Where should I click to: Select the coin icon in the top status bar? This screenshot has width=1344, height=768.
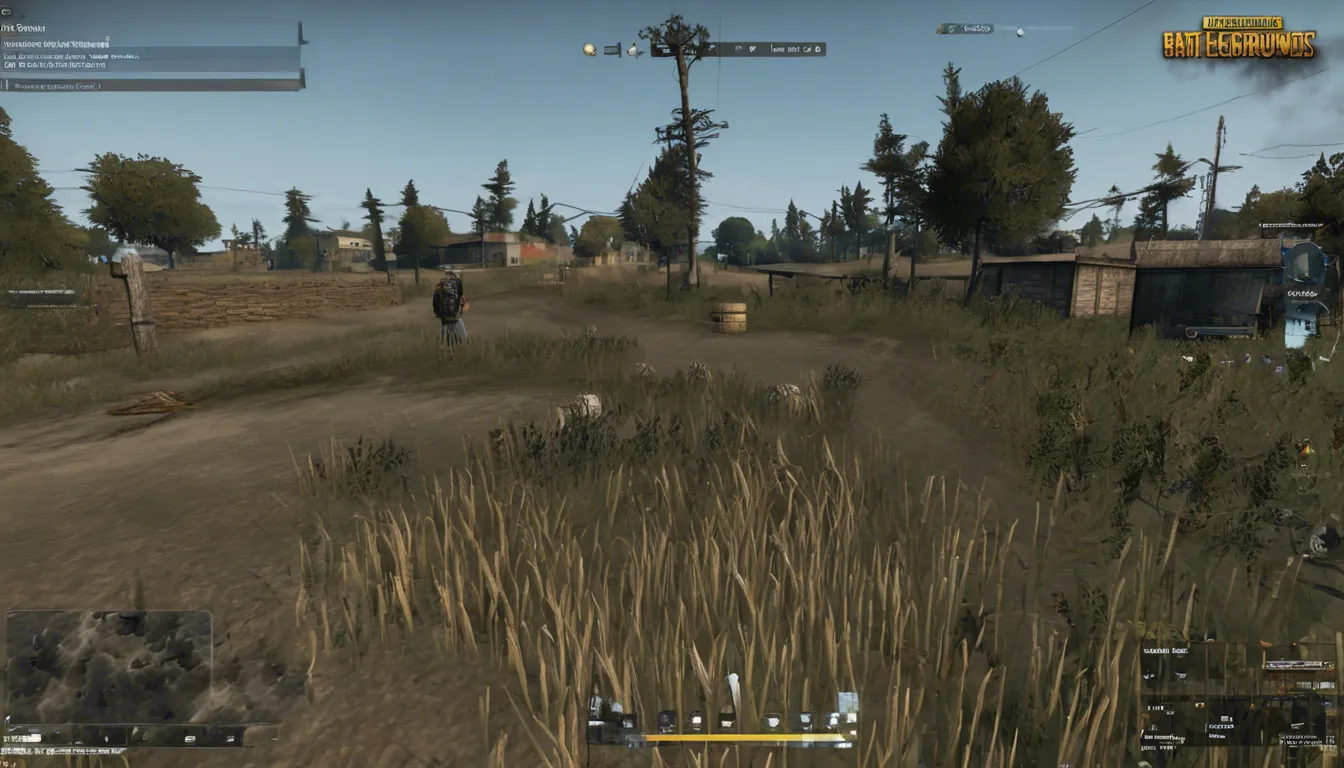pos(588,48)
